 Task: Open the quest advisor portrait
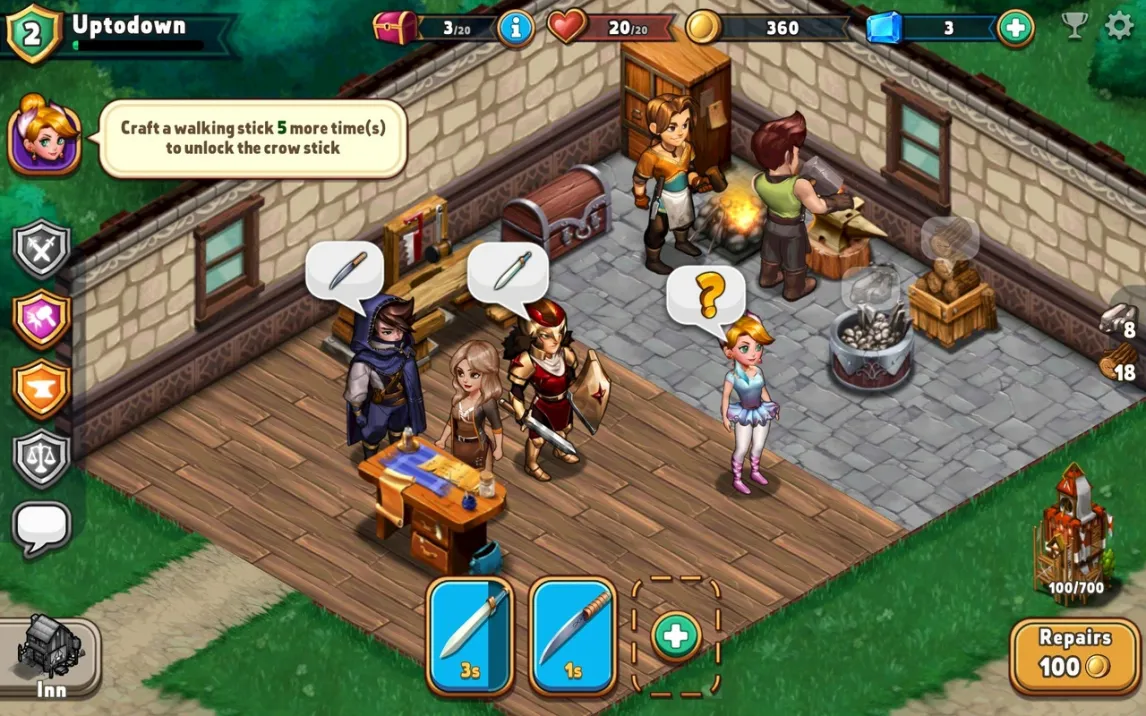pos(45,135)
